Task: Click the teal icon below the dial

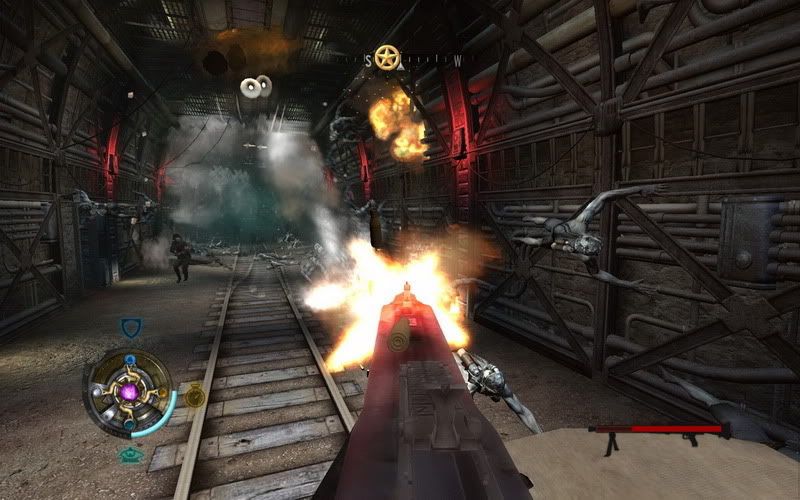Action: (130, 455)
